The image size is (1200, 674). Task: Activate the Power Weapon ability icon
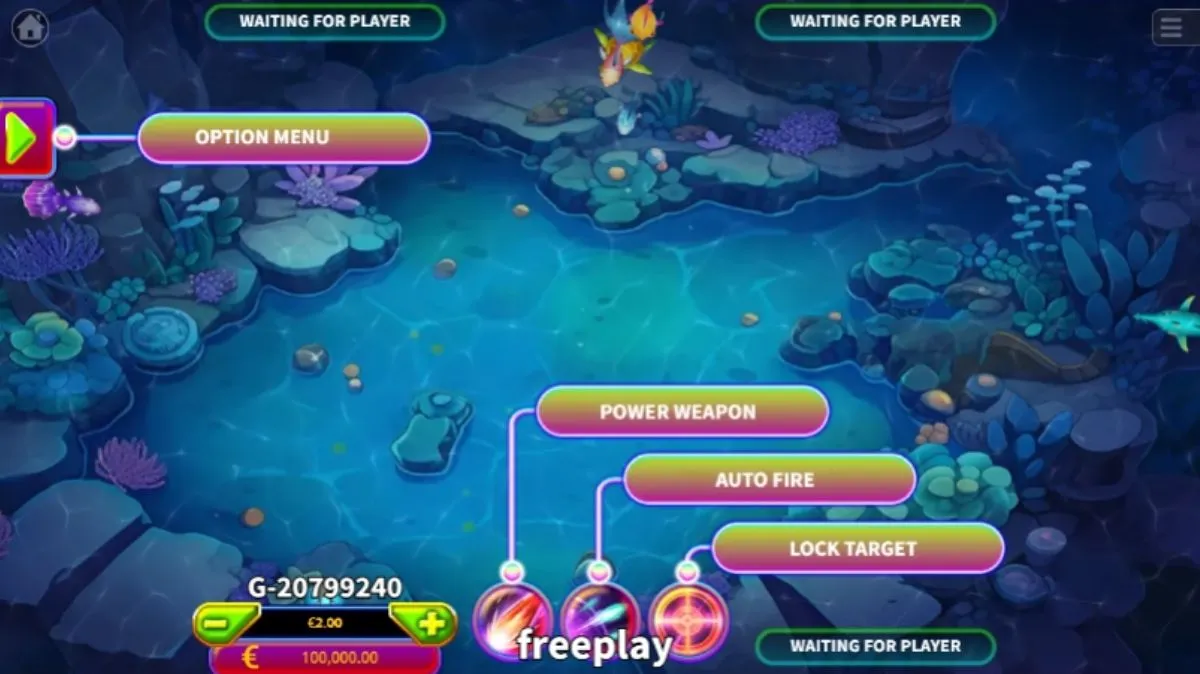(x=511, y=618)
